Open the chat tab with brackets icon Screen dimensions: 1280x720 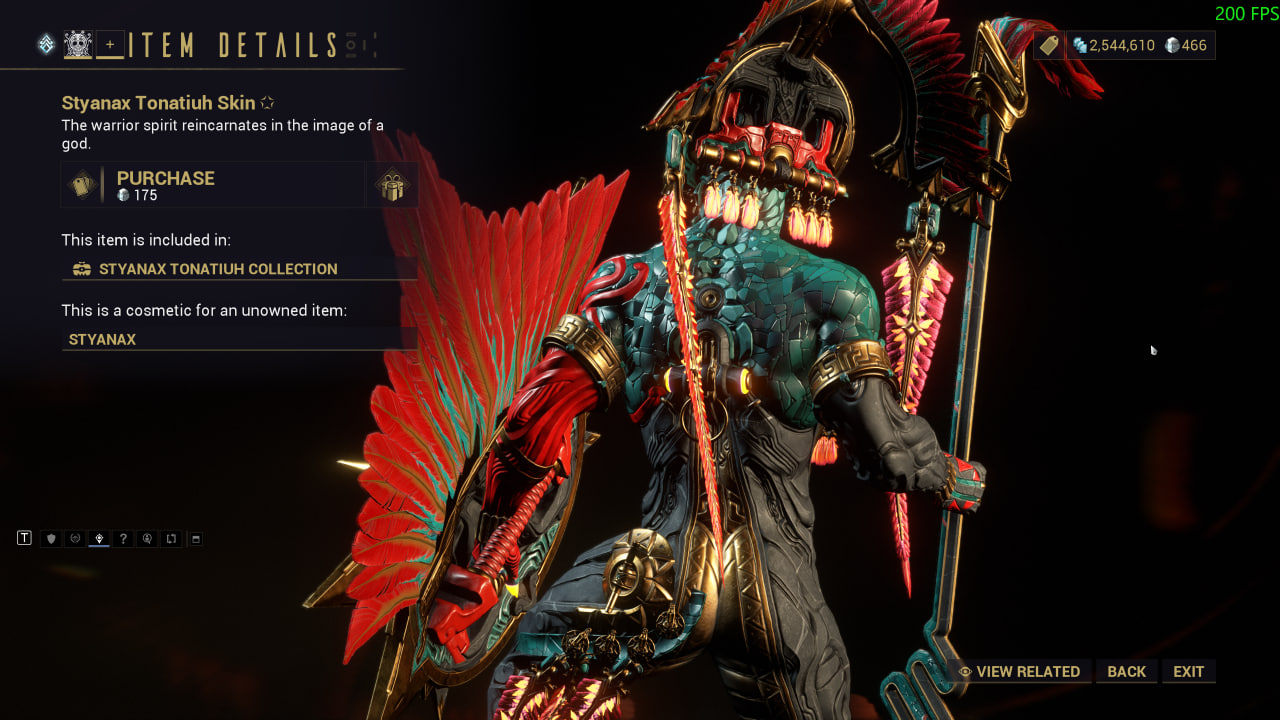tap(171, 539)
